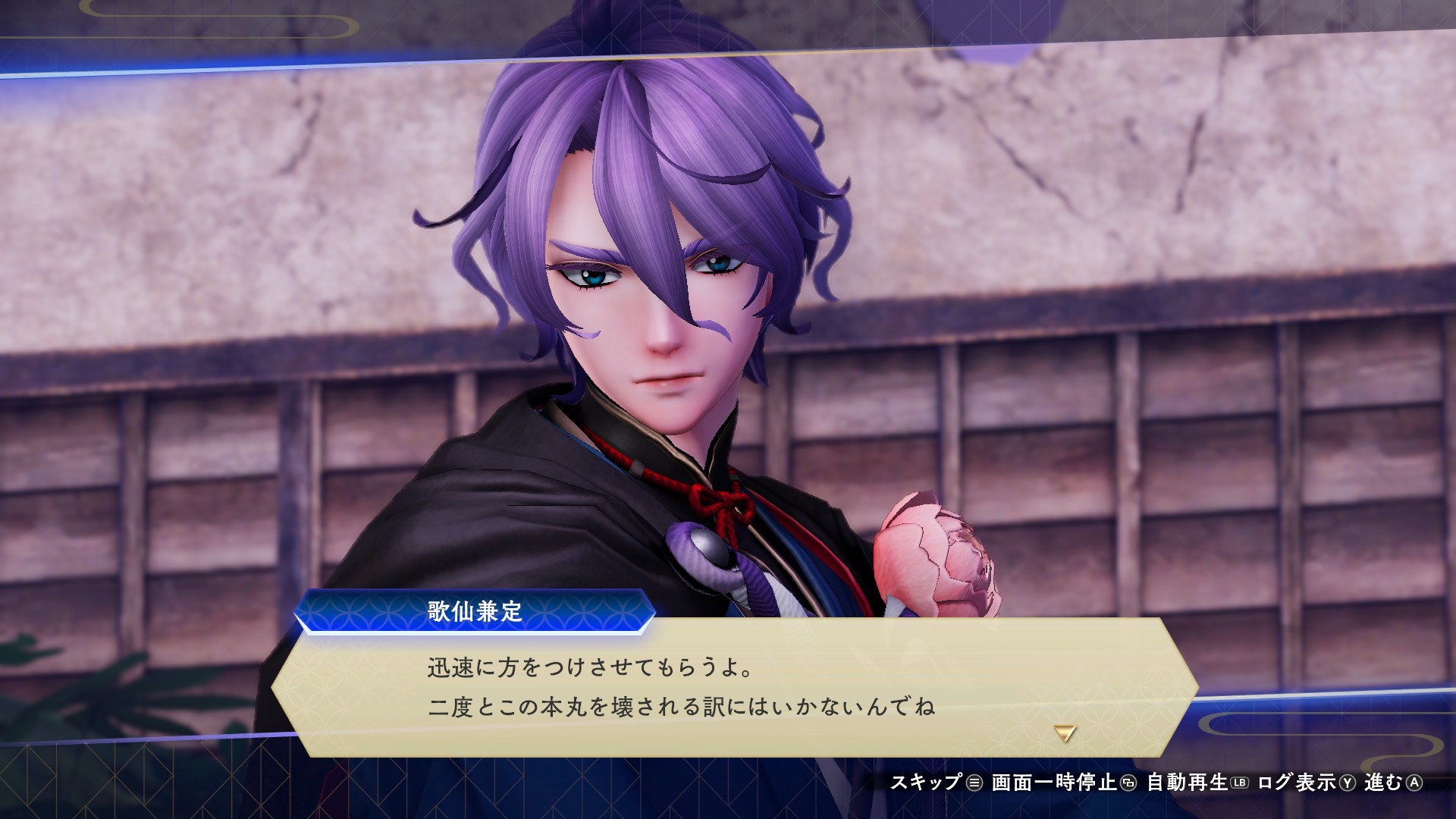Pause the scene with 画面一時停止
This screenshot has width=1456, height=819.
pyautogui.click(x=1063, y=783)
